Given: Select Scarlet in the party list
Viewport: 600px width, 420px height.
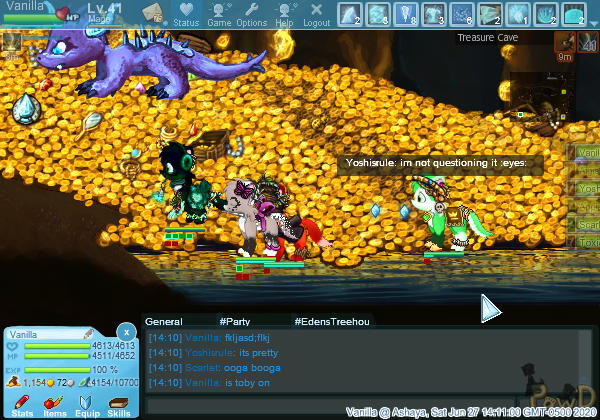Looking at the screenshot, I should pos(588,225).
